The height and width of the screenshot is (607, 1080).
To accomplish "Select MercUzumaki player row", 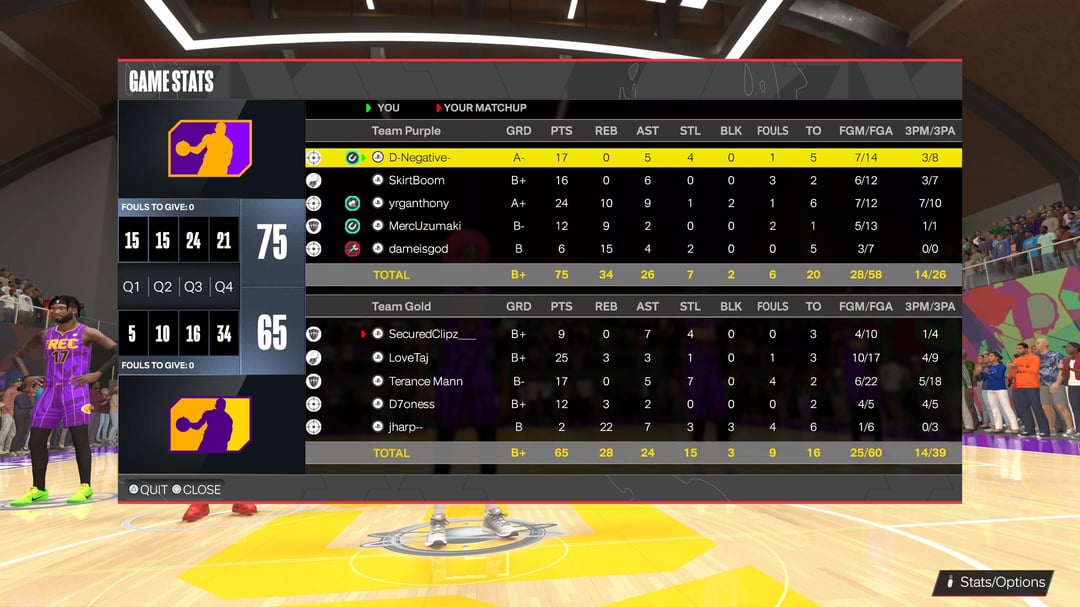I will click(x=424, y=227).
